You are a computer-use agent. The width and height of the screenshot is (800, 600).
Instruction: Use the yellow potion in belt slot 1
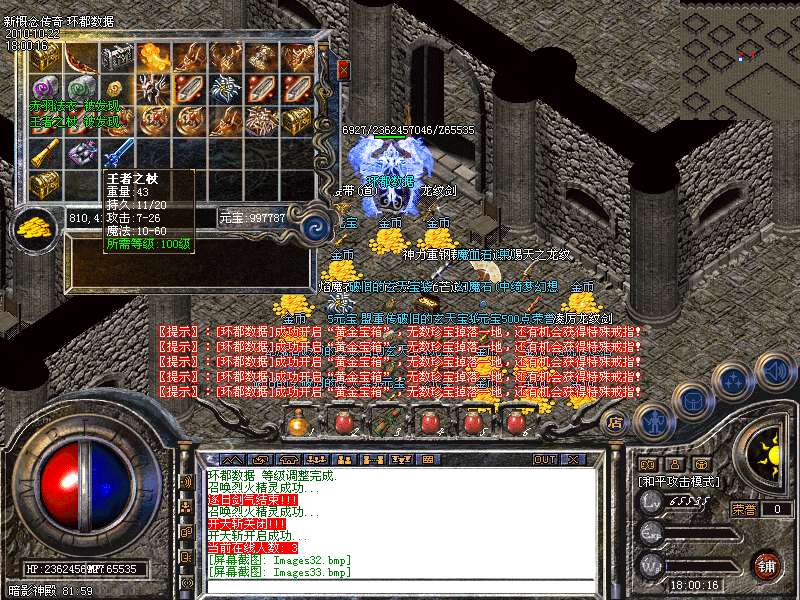297,423
